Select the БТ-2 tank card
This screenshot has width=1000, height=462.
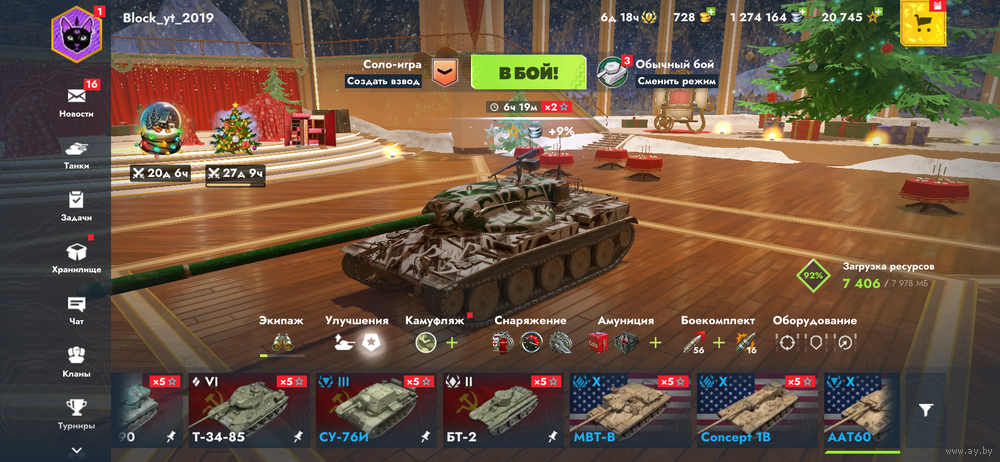click(x=502, y=410)
